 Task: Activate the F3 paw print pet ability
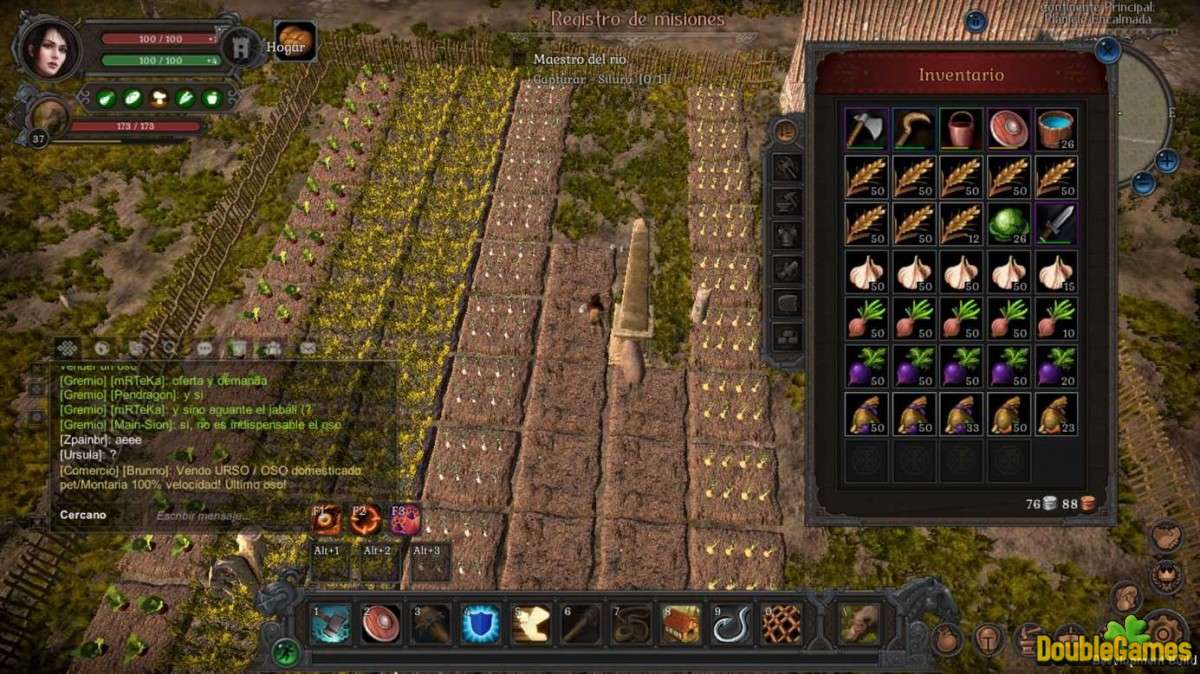[x=405, y=519]
